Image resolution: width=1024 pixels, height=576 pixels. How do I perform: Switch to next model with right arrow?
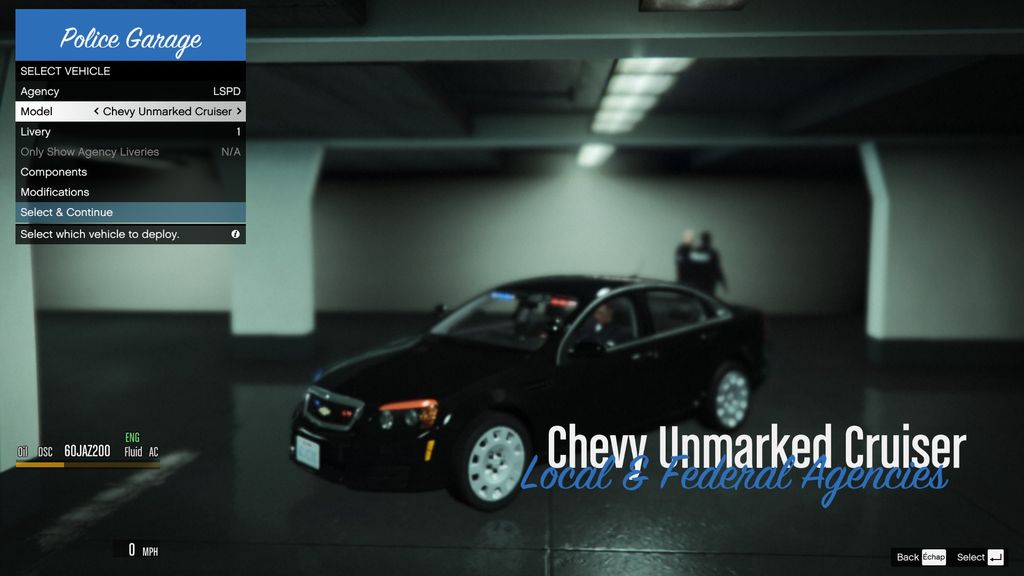point(239,111)
